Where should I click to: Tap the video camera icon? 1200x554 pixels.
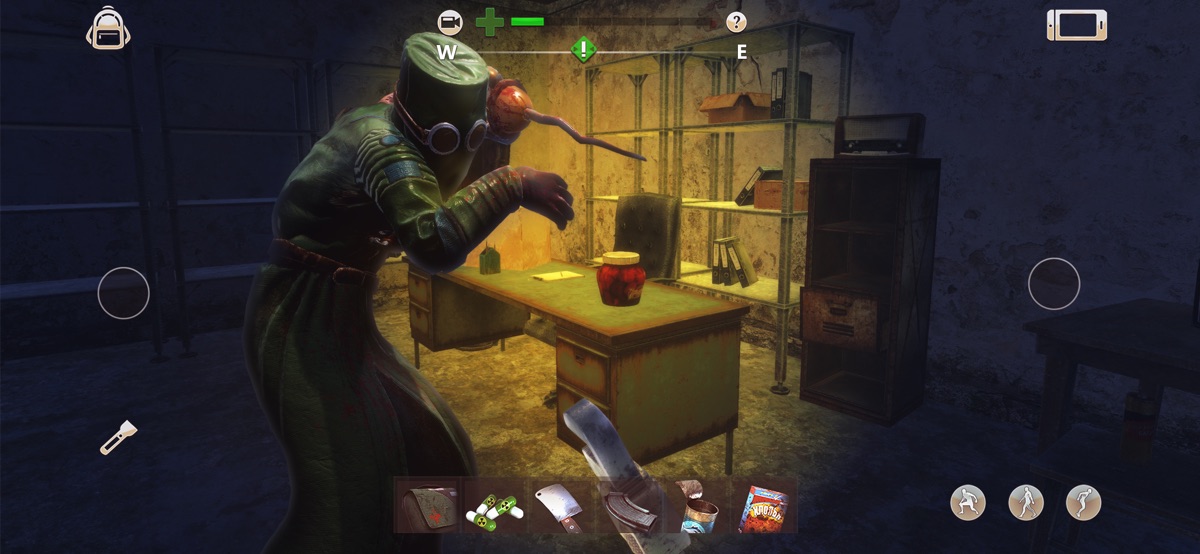pos(450,21)
